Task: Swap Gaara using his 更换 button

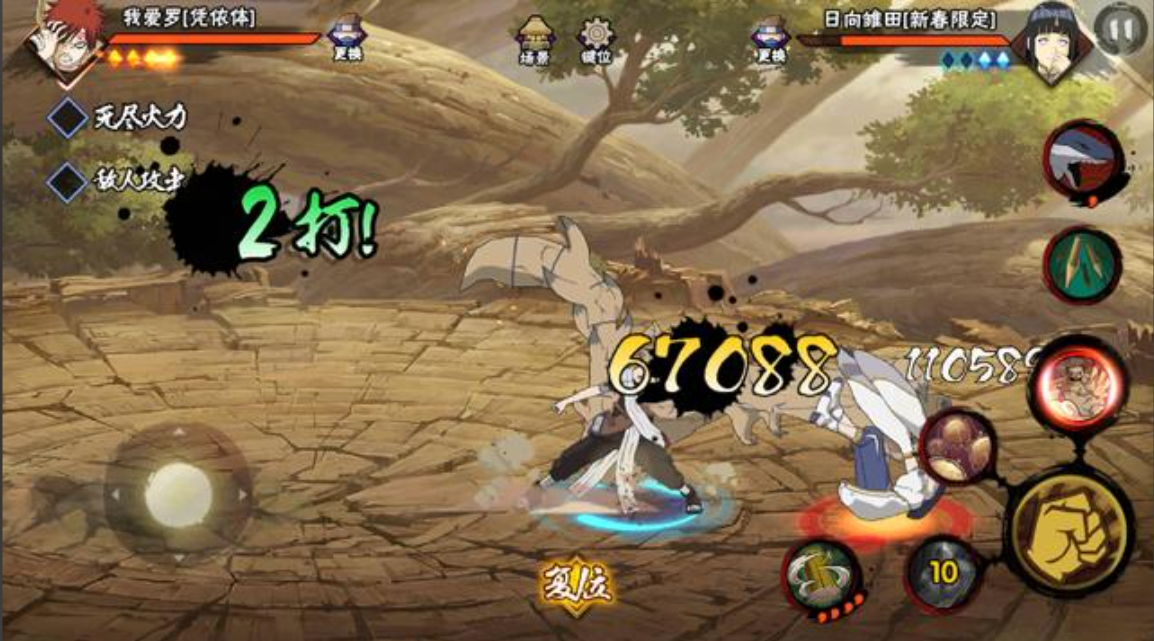Action: coord(346,38)
